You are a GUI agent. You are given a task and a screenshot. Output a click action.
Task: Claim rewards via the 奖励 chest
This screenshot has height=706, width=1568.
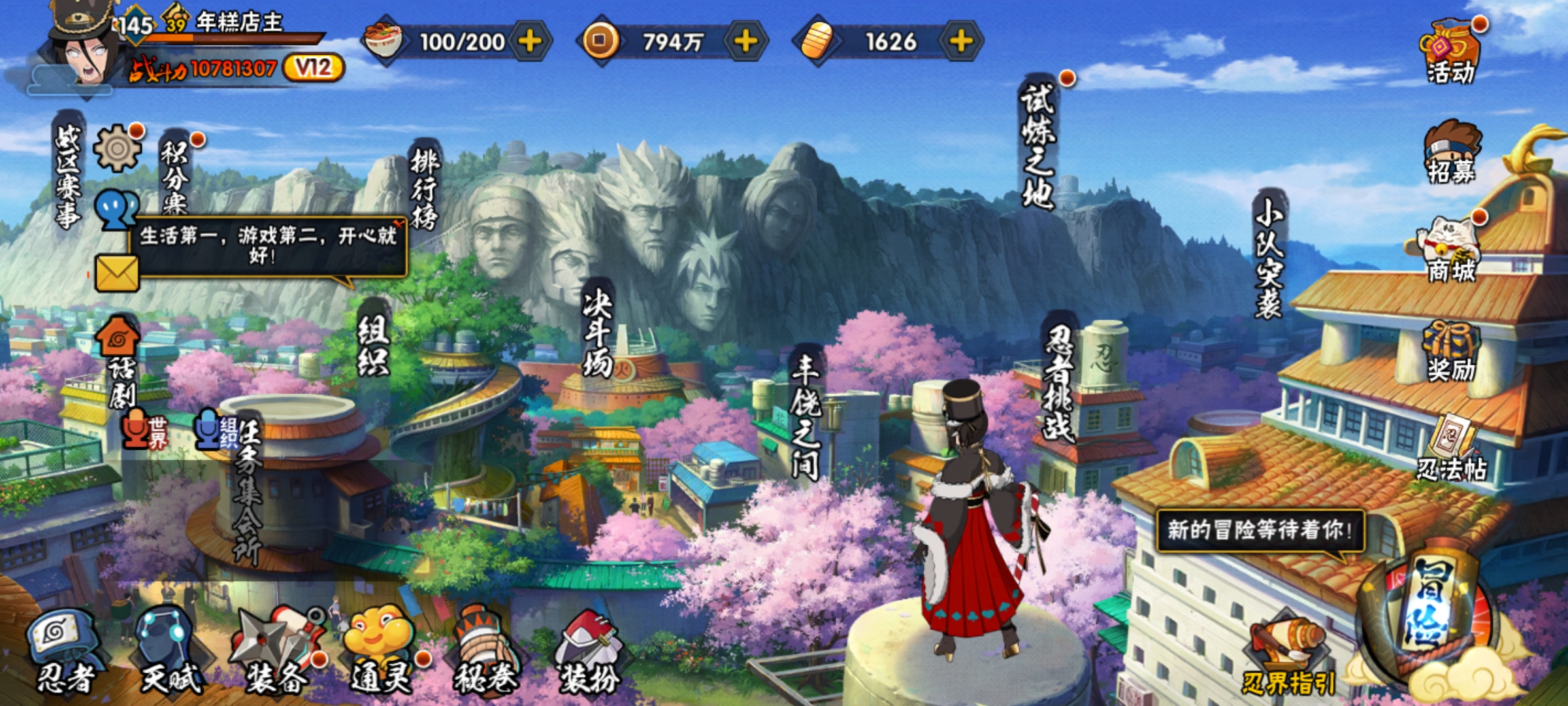[1450, 351]
